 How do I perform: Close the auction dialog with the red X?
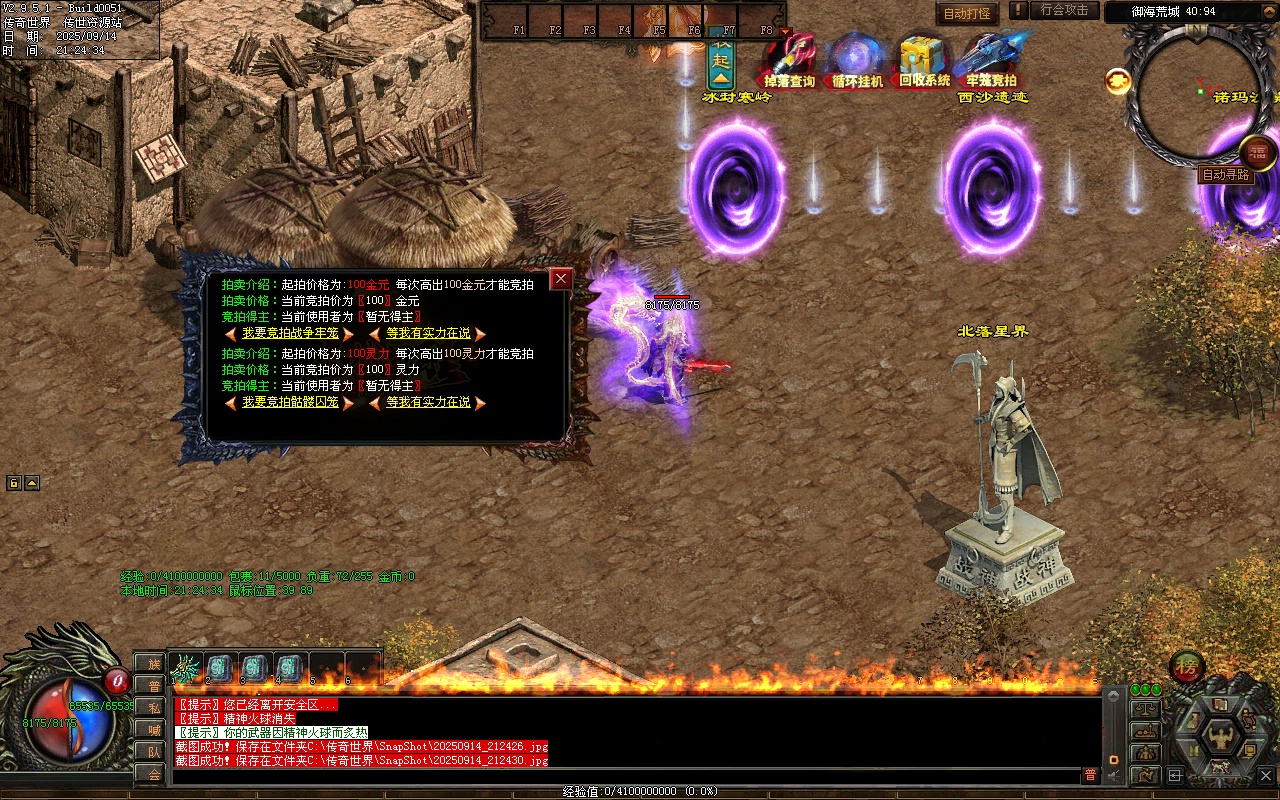coord(561,279)
